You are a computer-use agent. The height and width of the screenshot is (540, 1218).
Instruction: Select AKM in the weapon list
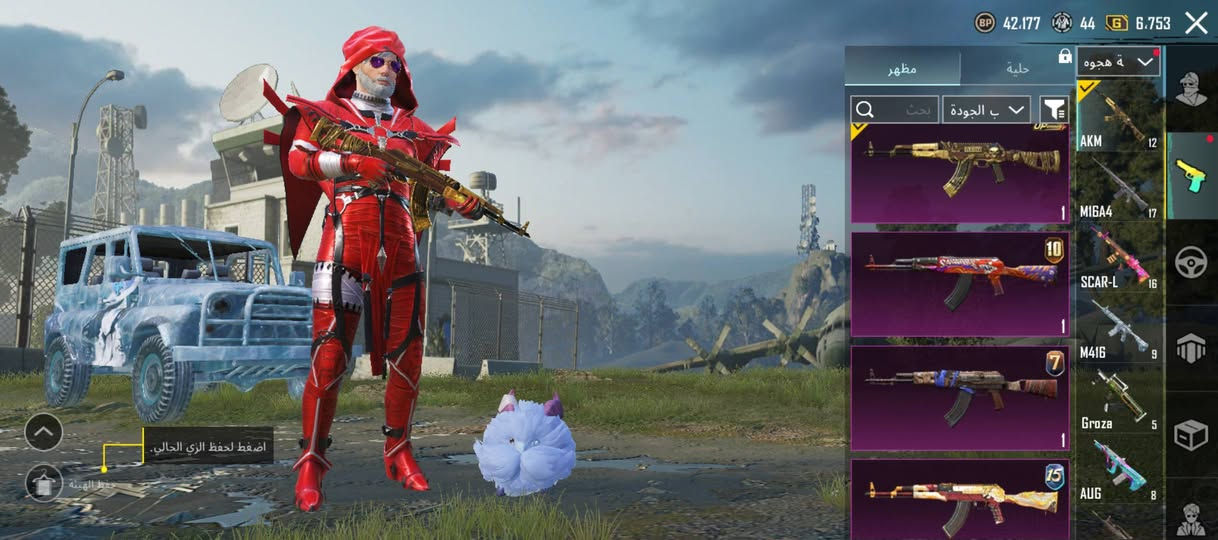1119,119
